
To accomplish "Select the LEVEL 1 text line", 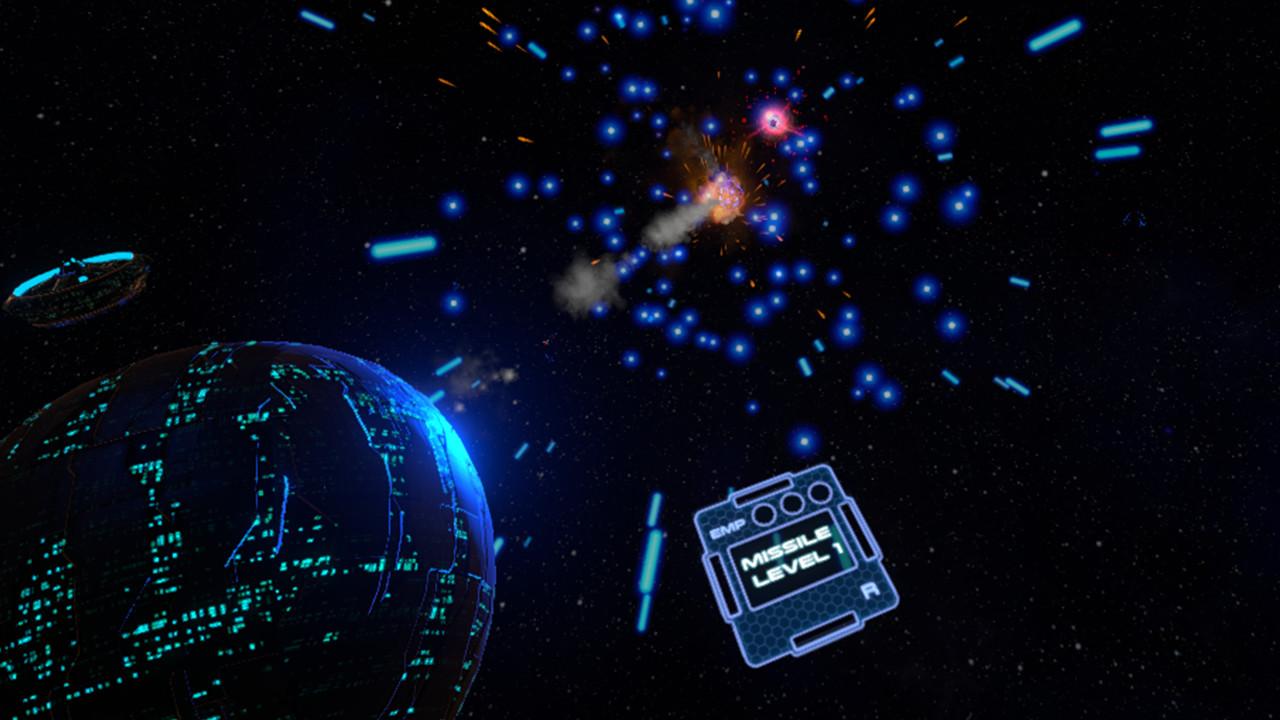I will point(794,570).
